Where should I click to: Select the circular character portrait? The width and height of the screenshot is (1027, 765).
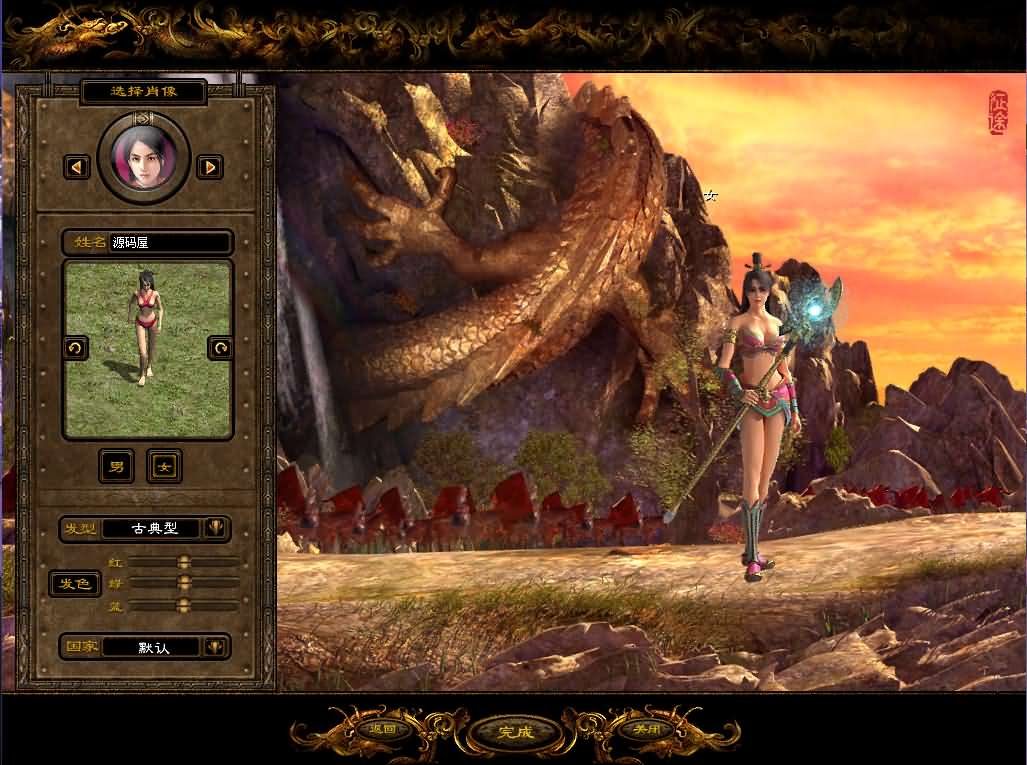pos(144,159)
